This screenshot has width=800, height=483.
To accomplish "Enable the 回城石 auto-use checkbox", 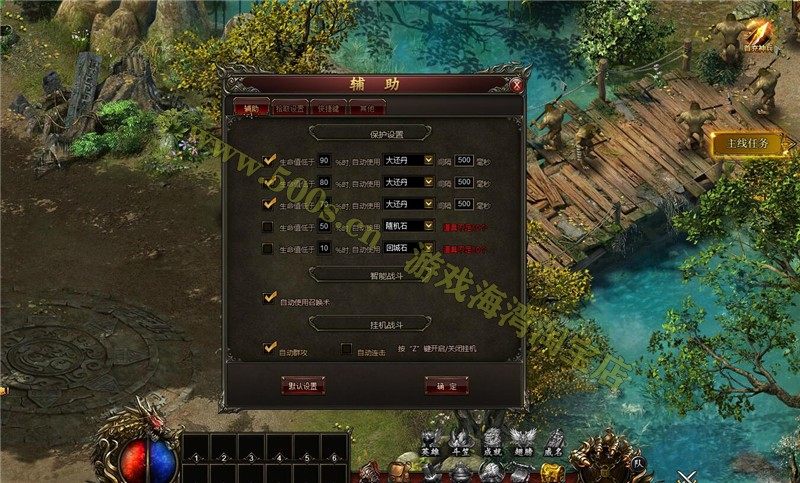I will (268, 248).
